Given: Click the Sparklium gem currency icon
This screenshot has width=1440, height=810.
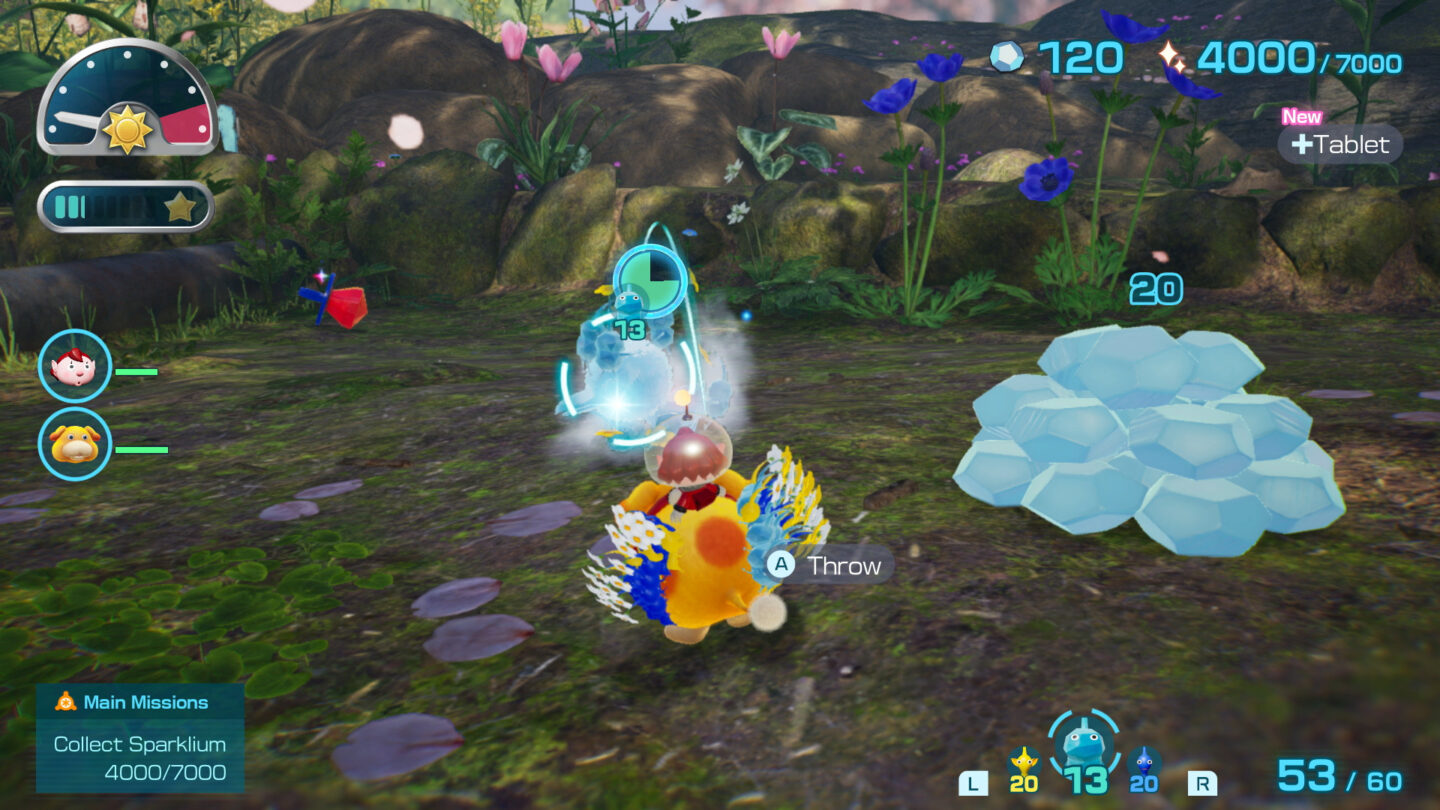Looking at the screenshot, I should (x=1009, y=58).
